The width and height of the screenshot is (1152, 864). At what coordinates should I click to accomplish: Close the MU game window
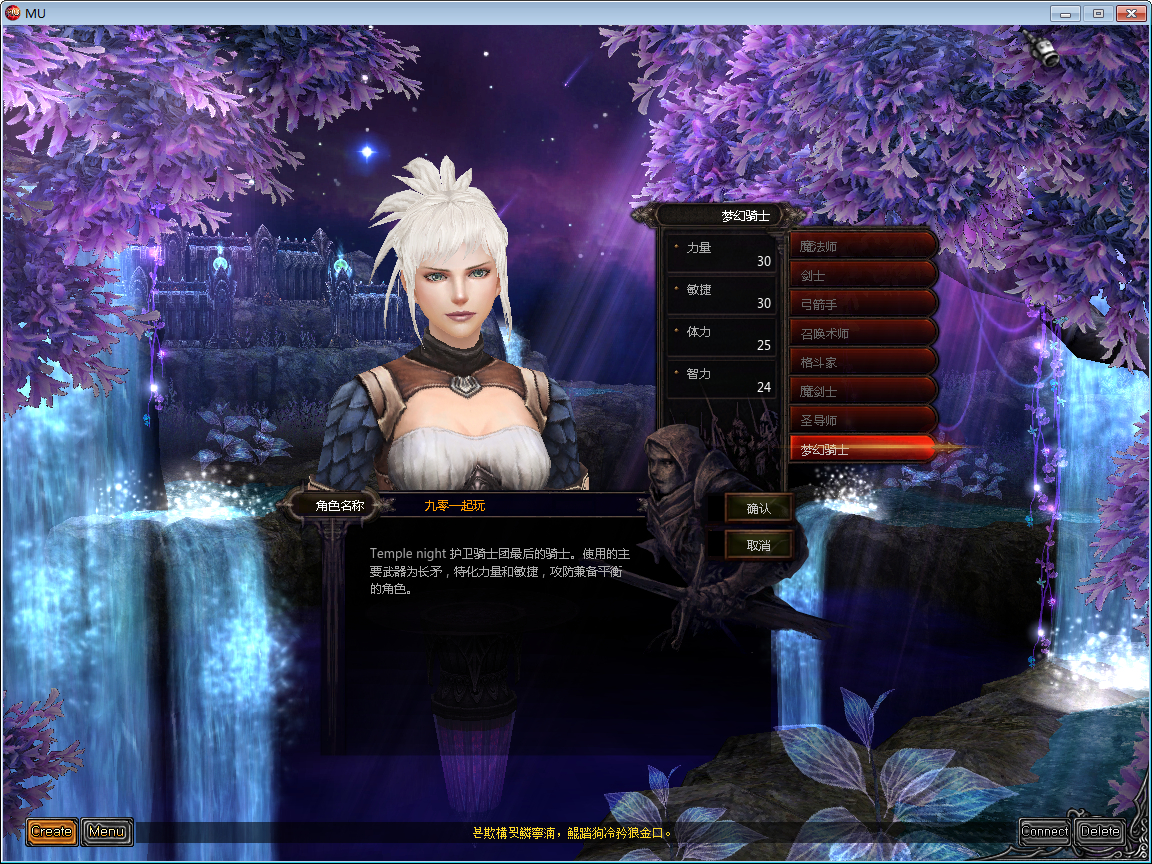[x=1130, y=13]
